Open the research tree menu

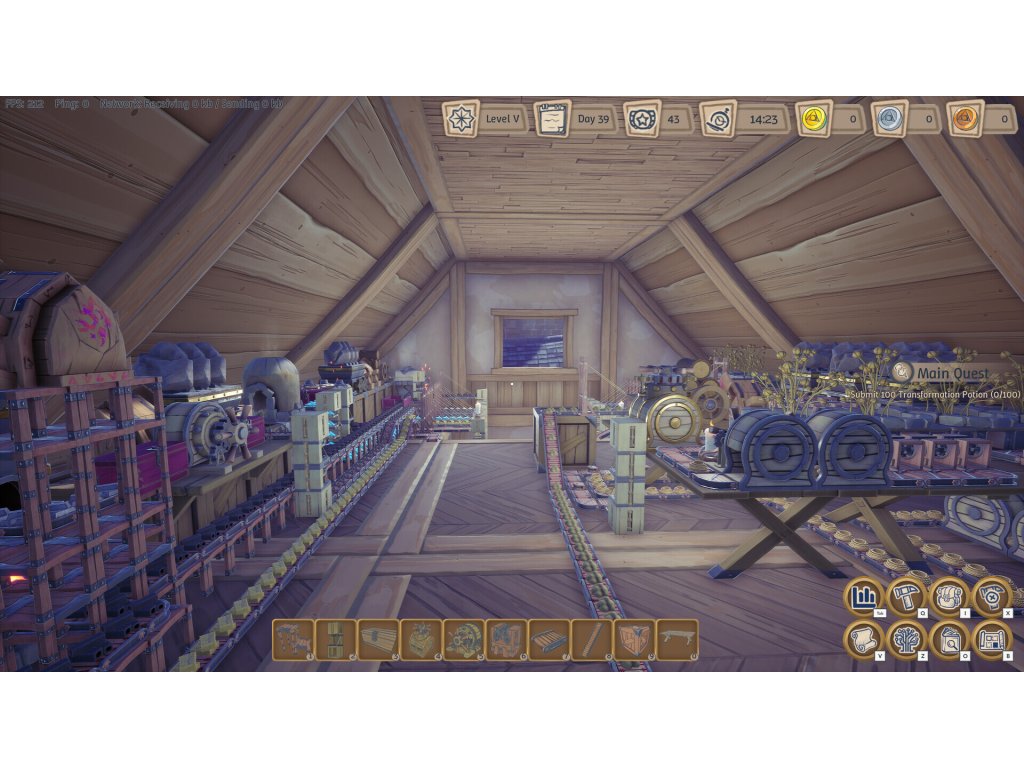tap(906, 640)
